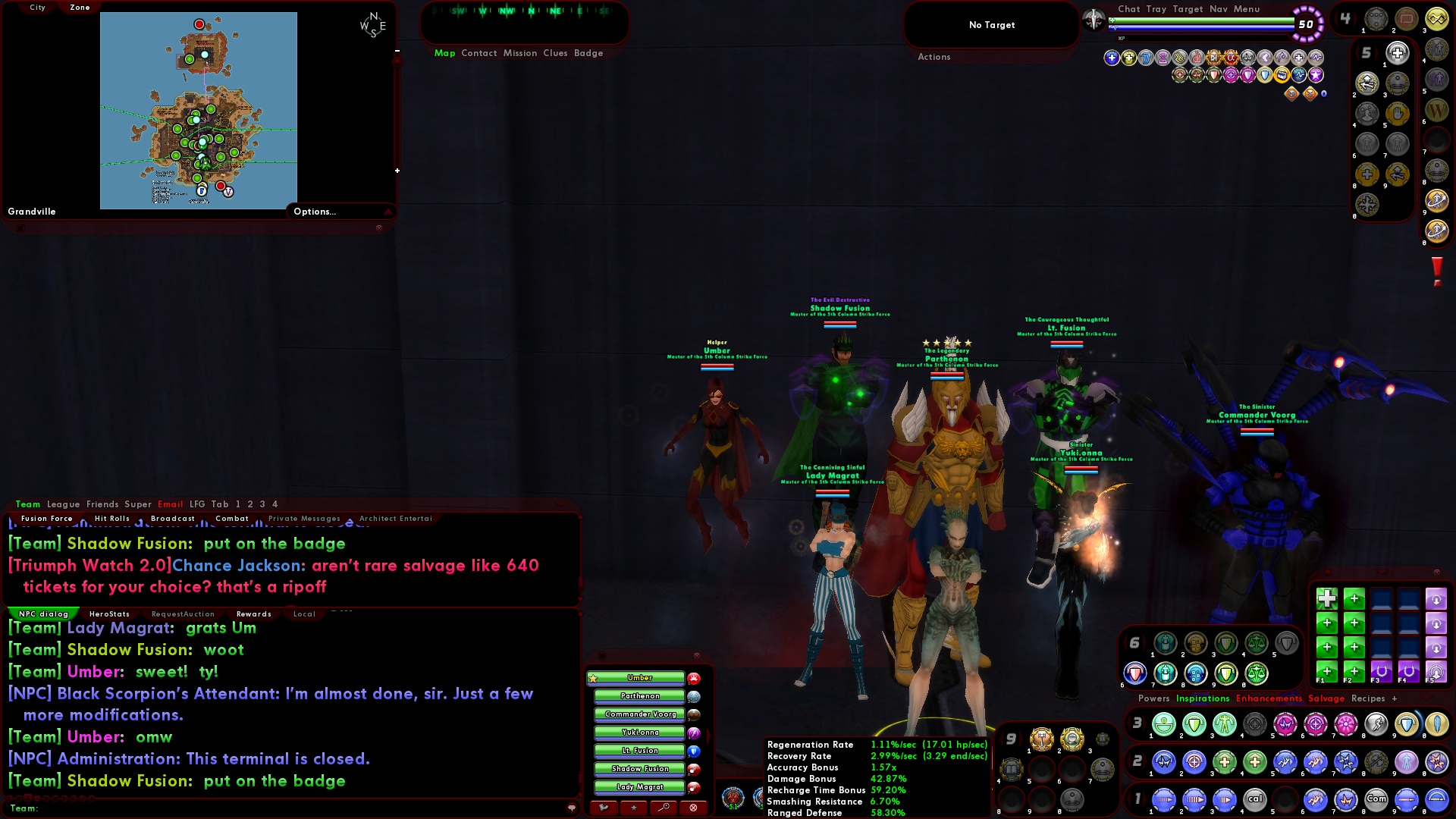Image resolution: width=1456 pixels, height=819 pixels.
Task: Click the Options... button on the map window
Action: tap(315, 212)
